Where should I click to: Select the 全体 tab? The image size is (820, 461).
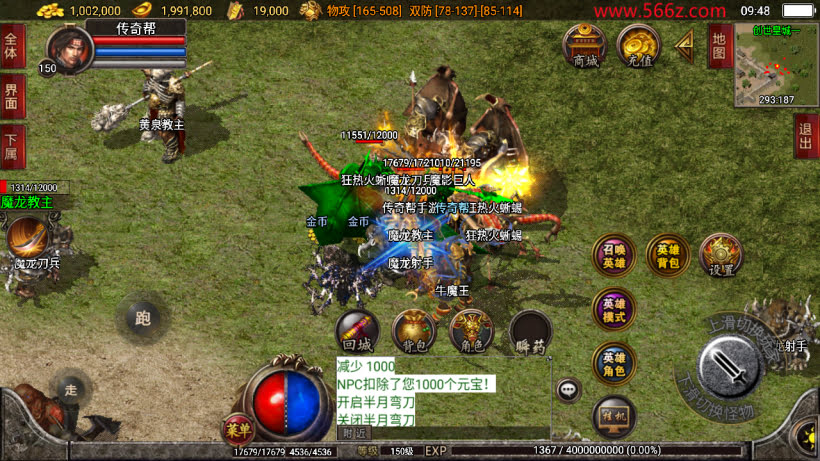click(12, 47)
